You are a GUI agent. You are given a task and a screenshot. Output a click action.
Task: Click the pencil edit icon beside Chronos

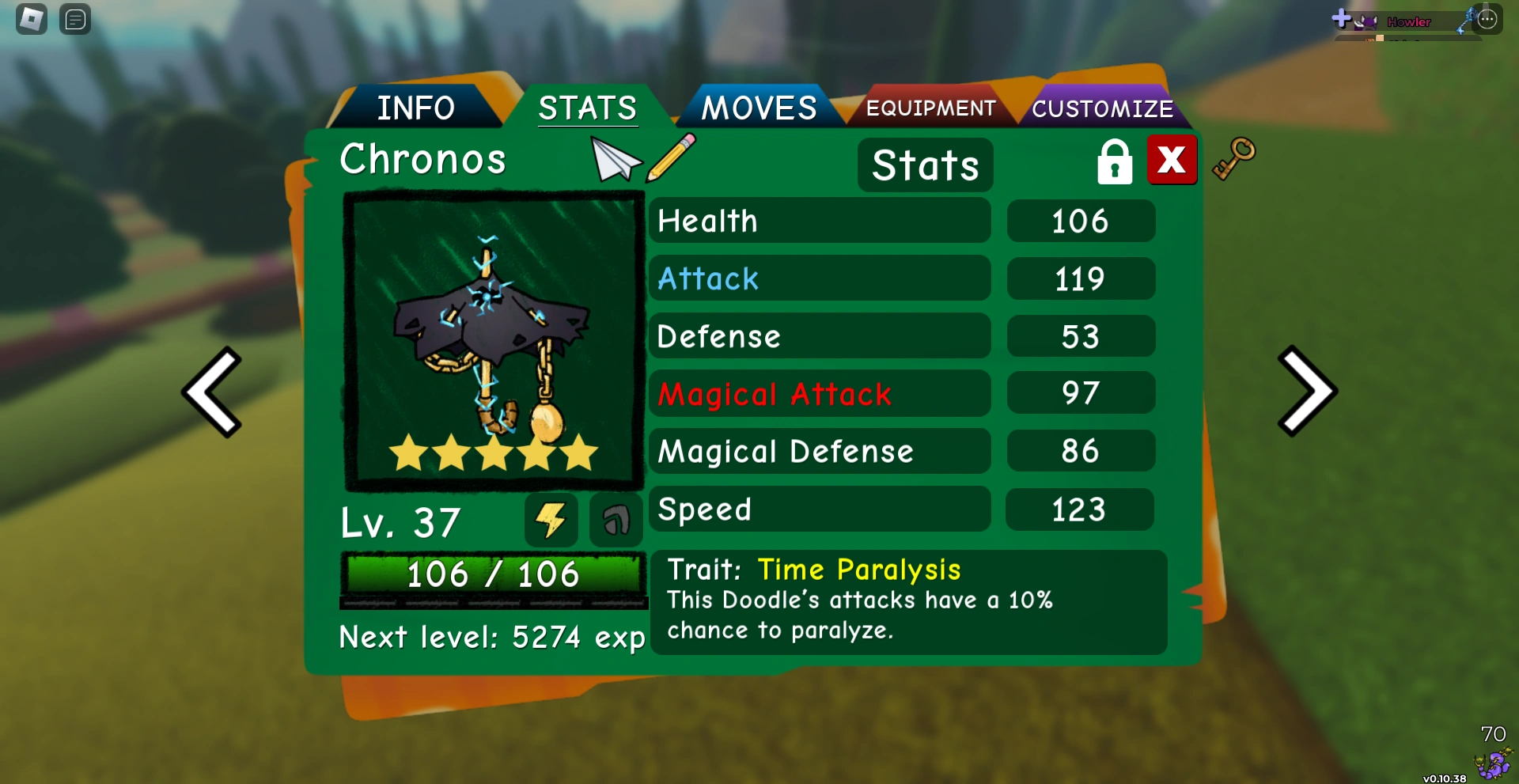[x=669, y=158]
